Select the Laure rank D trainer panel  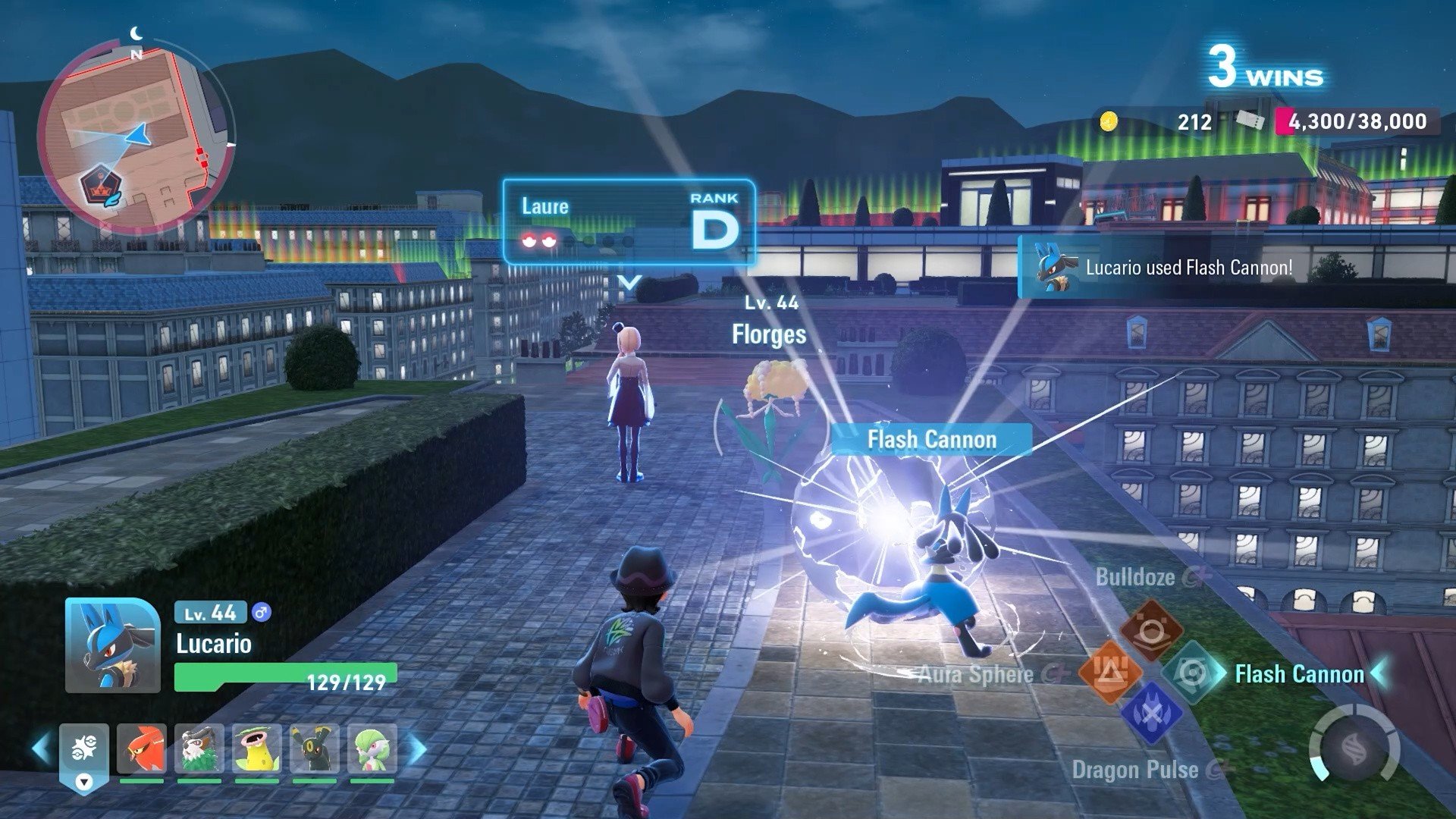click(x=629, y=222)
